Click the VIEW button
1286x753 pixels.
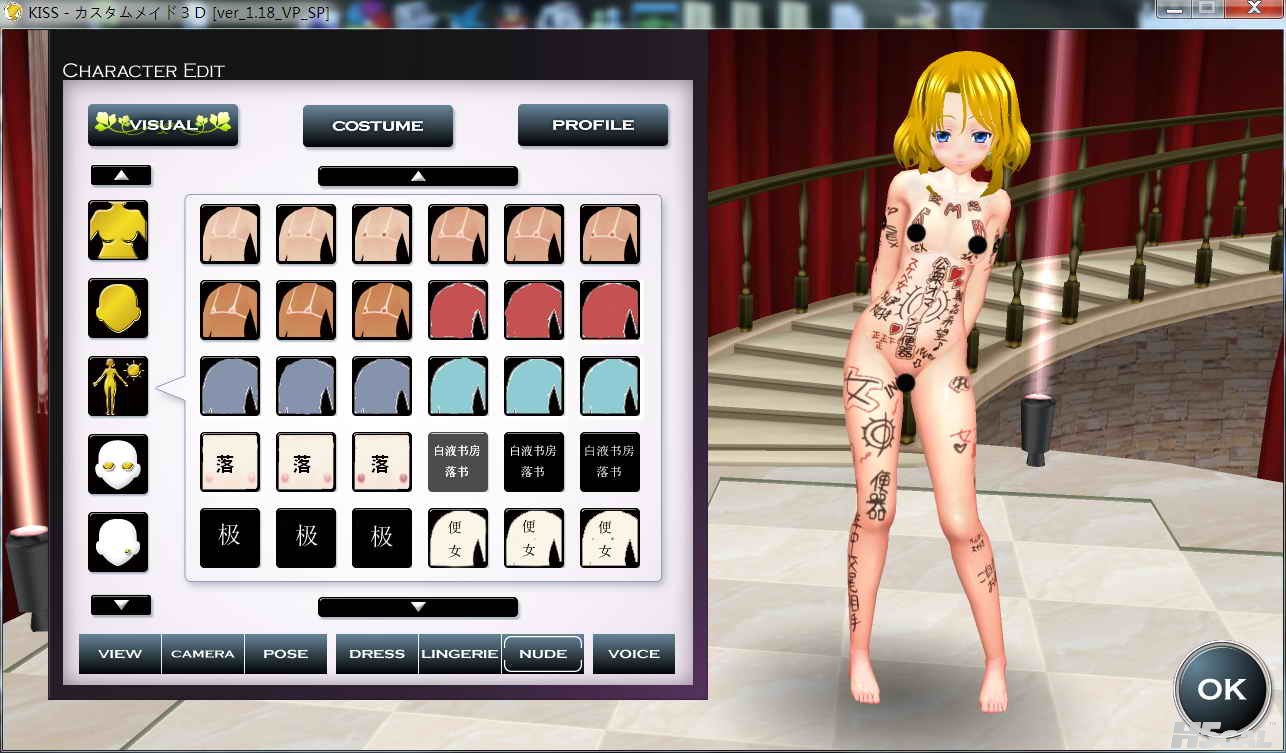click(120, 654)
